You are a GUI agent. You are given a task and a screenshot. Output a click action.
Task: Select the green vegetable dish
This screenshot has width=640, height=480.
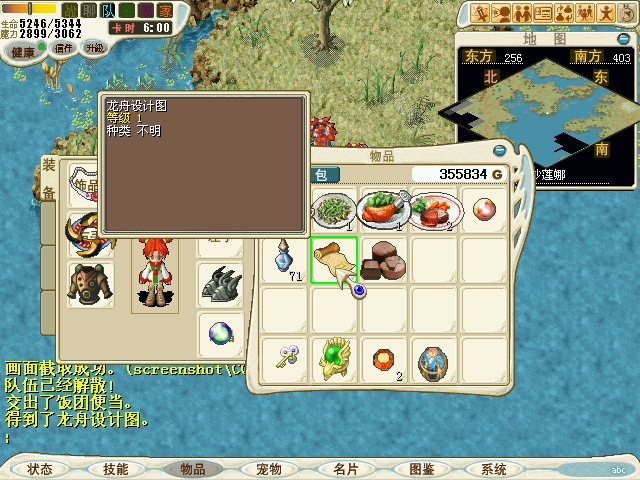333,210
